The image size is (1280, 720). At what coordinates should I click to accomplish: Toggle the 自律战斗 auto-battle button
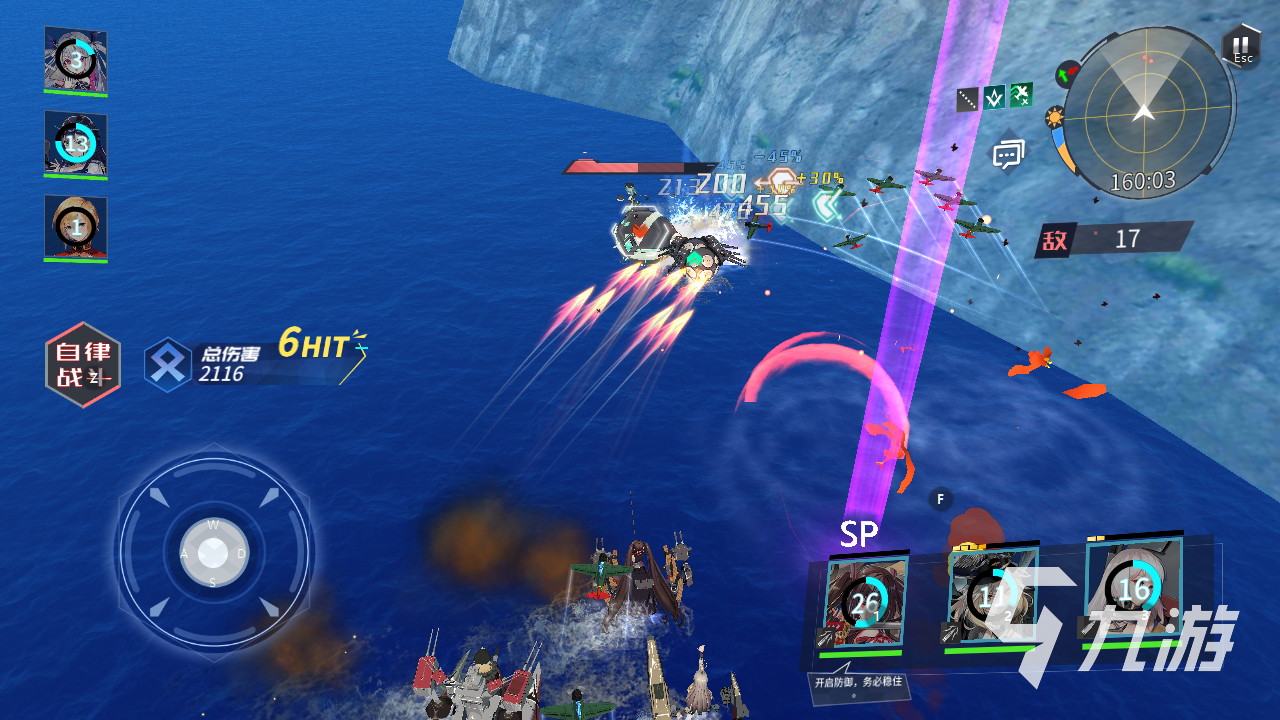pyautogui.click(x=83, y=365)
